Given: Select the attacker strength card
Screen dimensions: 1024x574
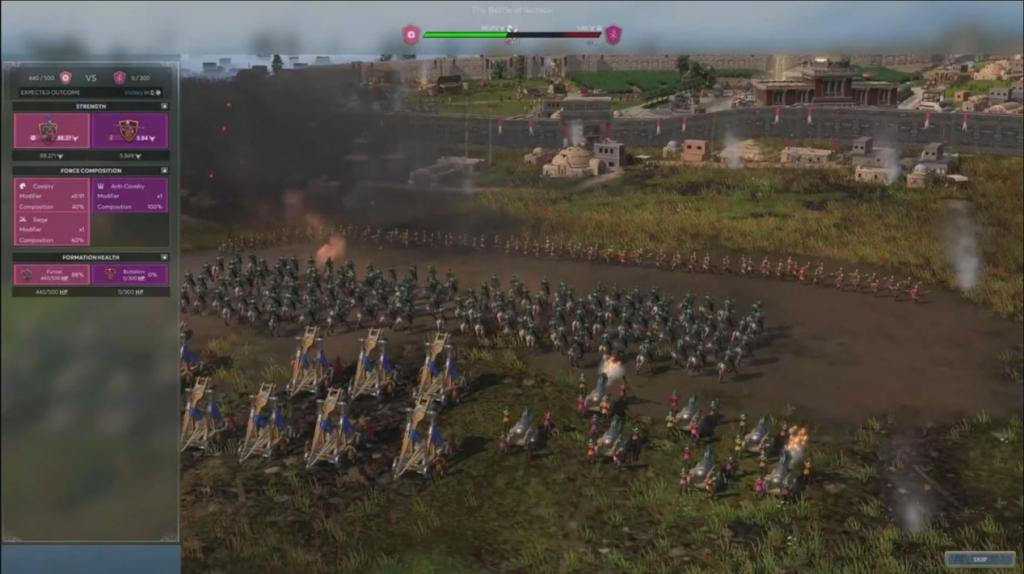Looking at the screenshot, I should 51,131.
